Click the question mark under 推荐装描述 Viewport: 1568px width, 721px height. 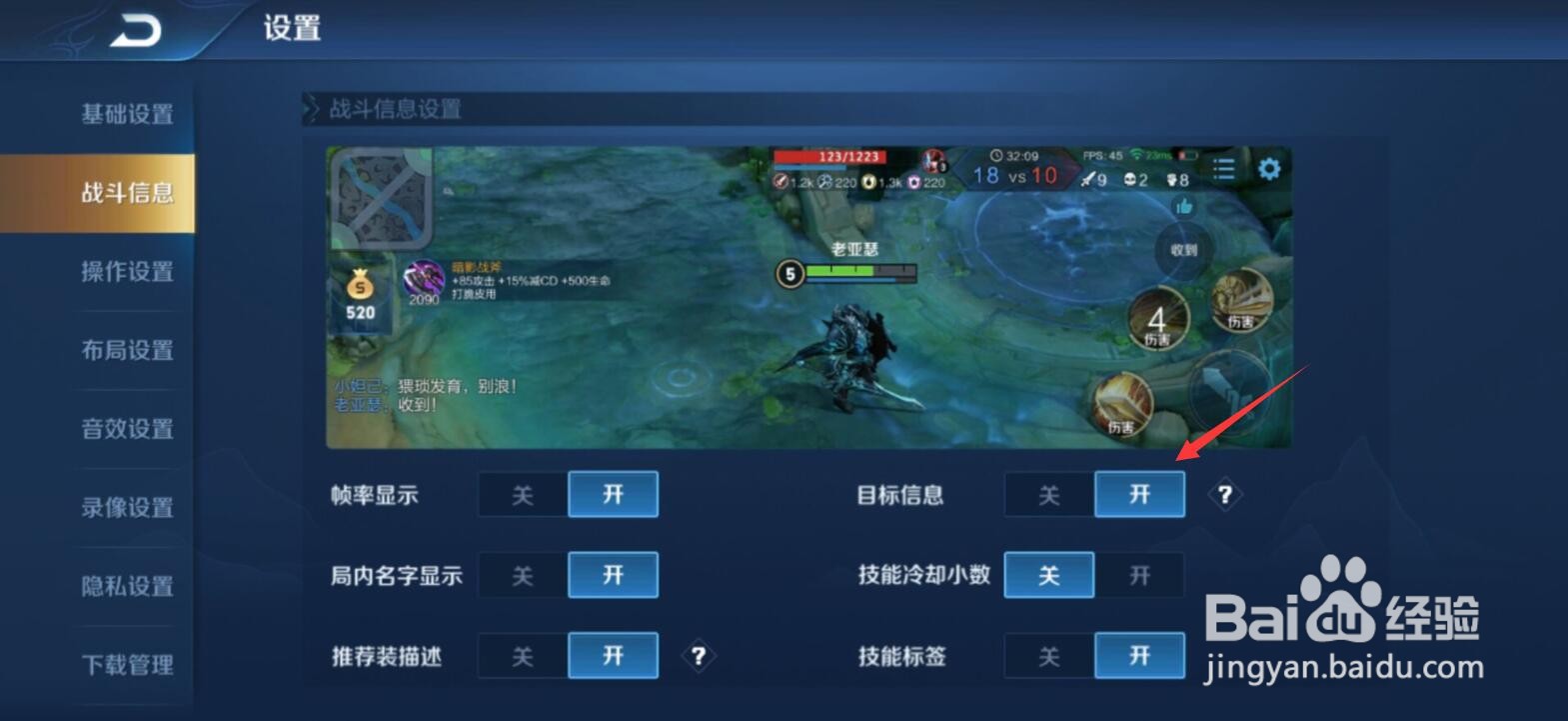tap(700, 657)
